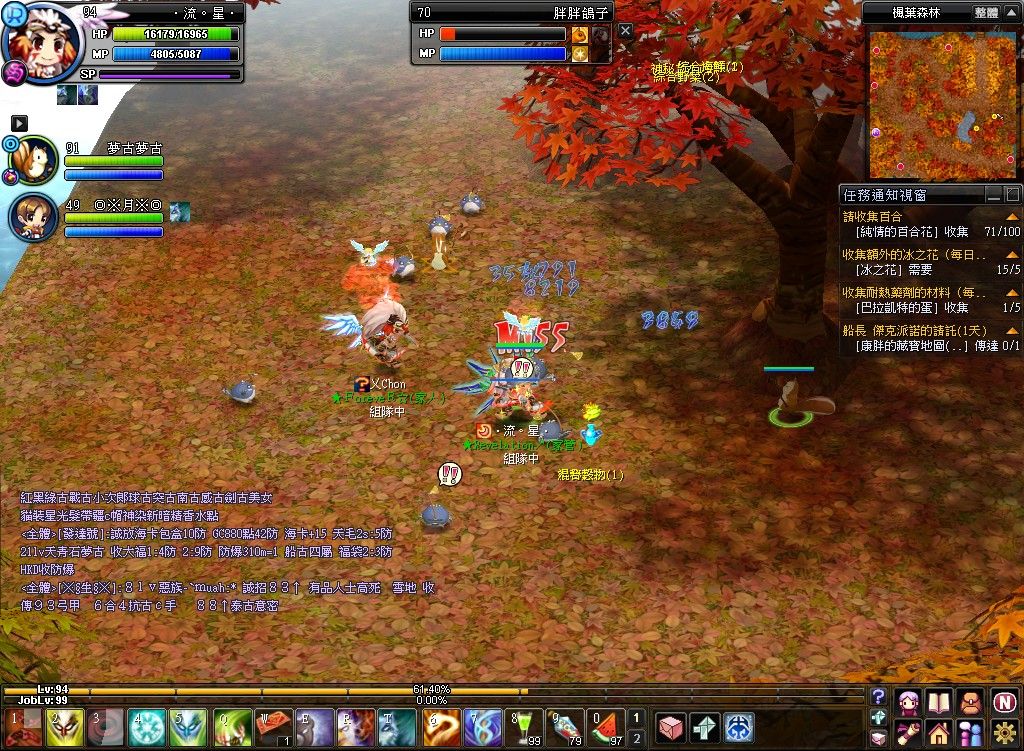Minimize the 任務通知視窗 quest tracker
This screenshot has width=1024, height=751.
click(993, 195)
